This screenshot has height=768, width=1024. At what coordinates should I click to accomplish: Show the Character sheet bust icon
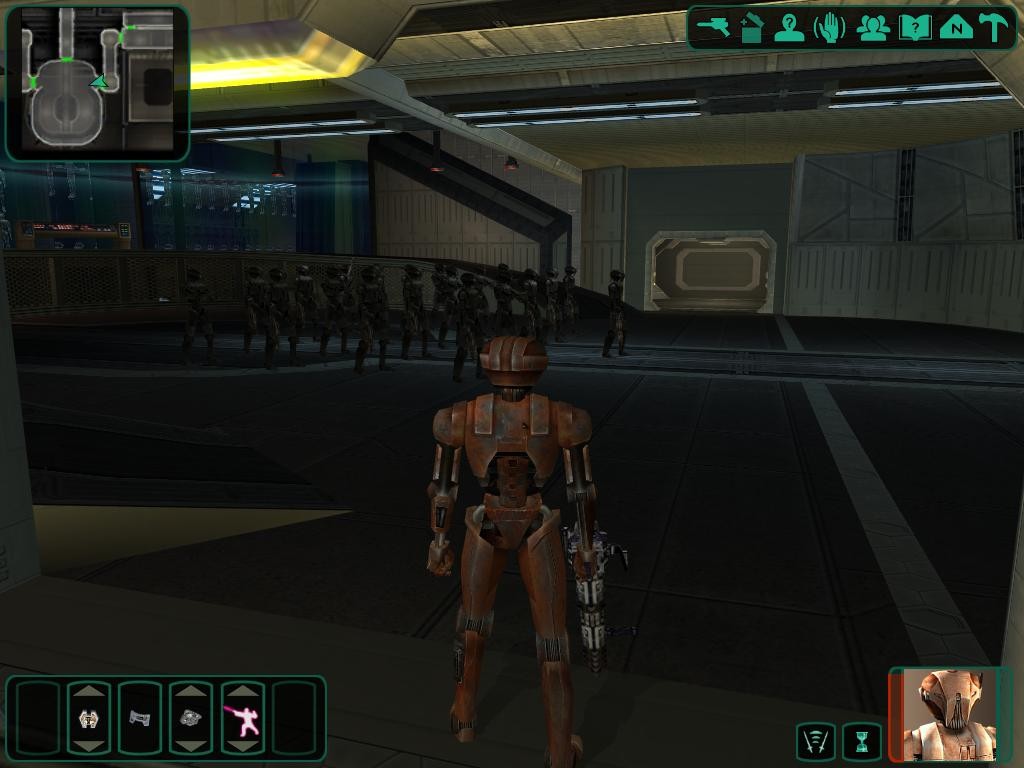[790, 27]
